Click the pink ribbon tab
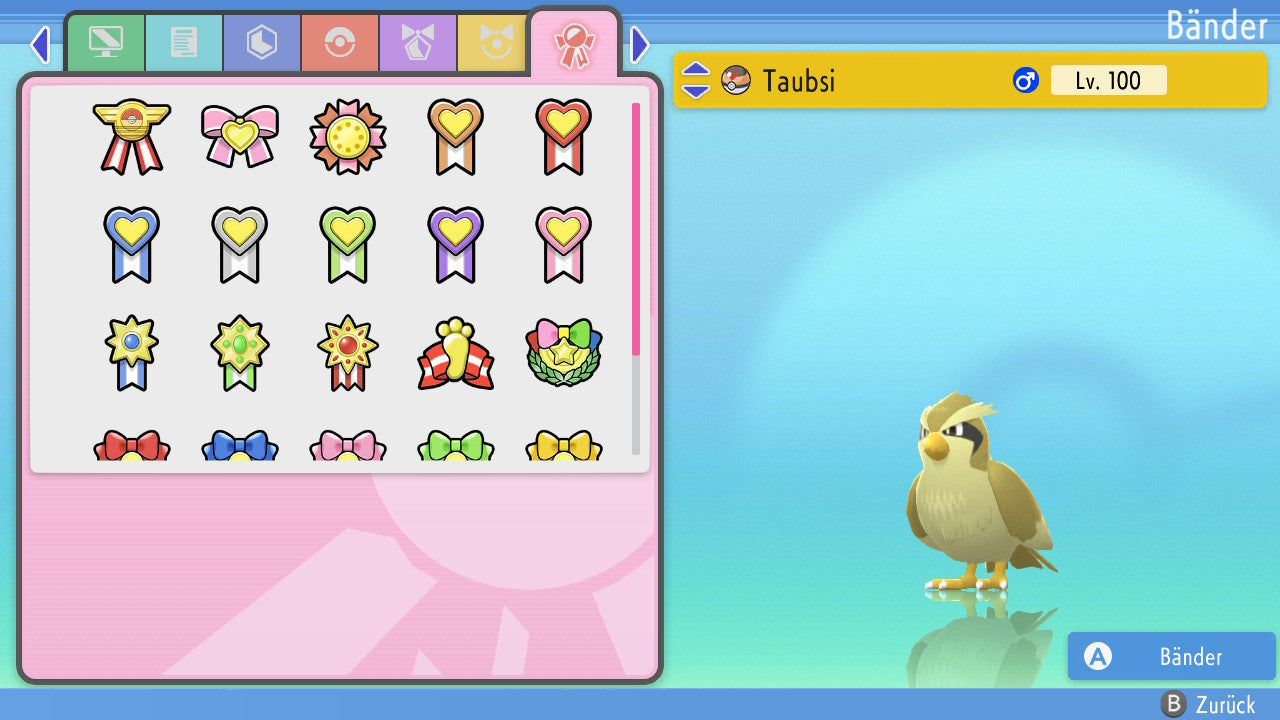1280x720 pixels. tap(574, 43)
